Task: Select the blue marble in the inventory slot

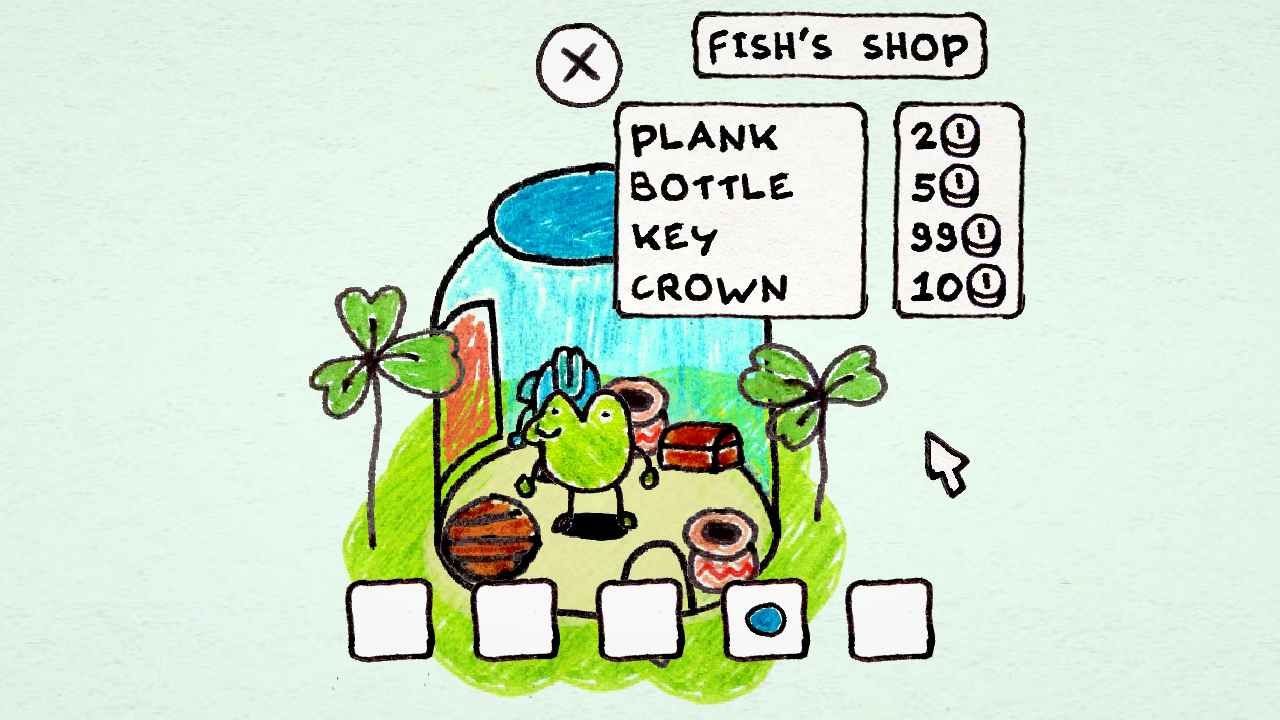Action: point(764,620)
